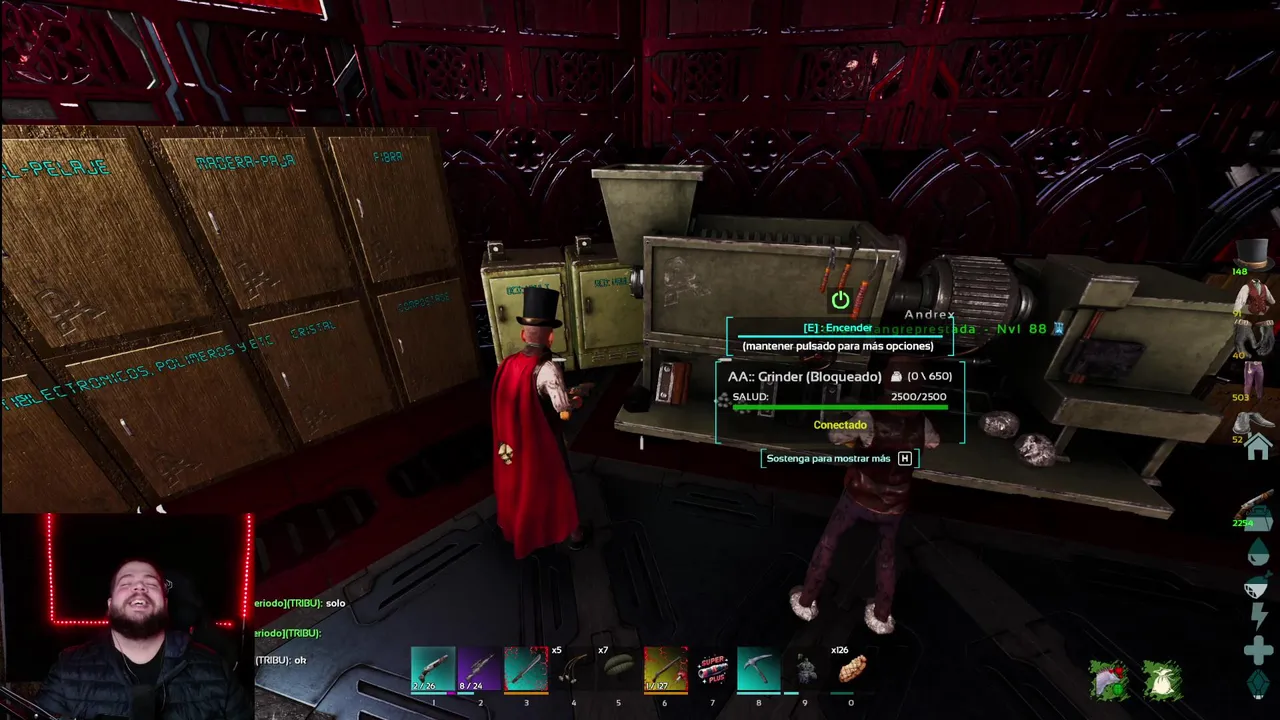
Task: Select the sniper rifle hotbar slot
Action: (x=479, y=670)
